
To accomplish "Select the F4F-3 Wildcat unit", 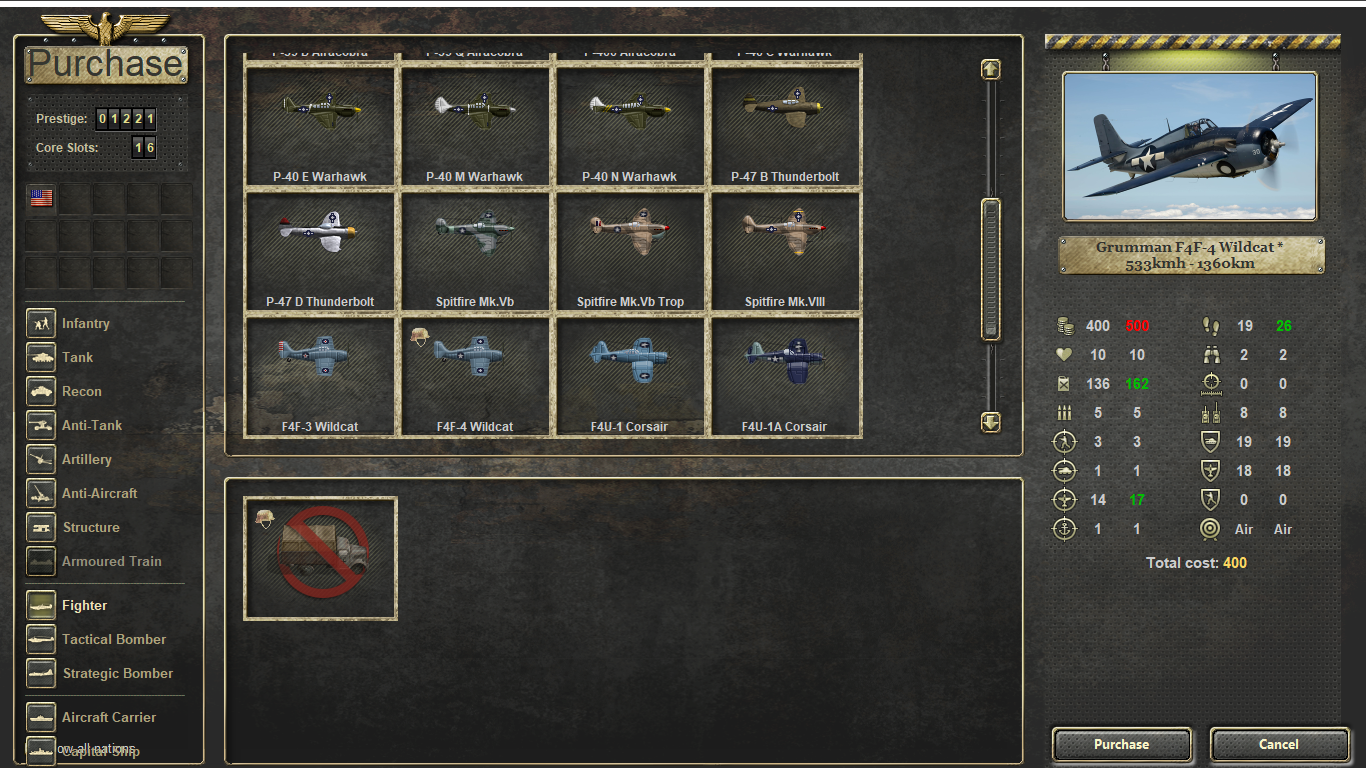I will pos(320,376).
